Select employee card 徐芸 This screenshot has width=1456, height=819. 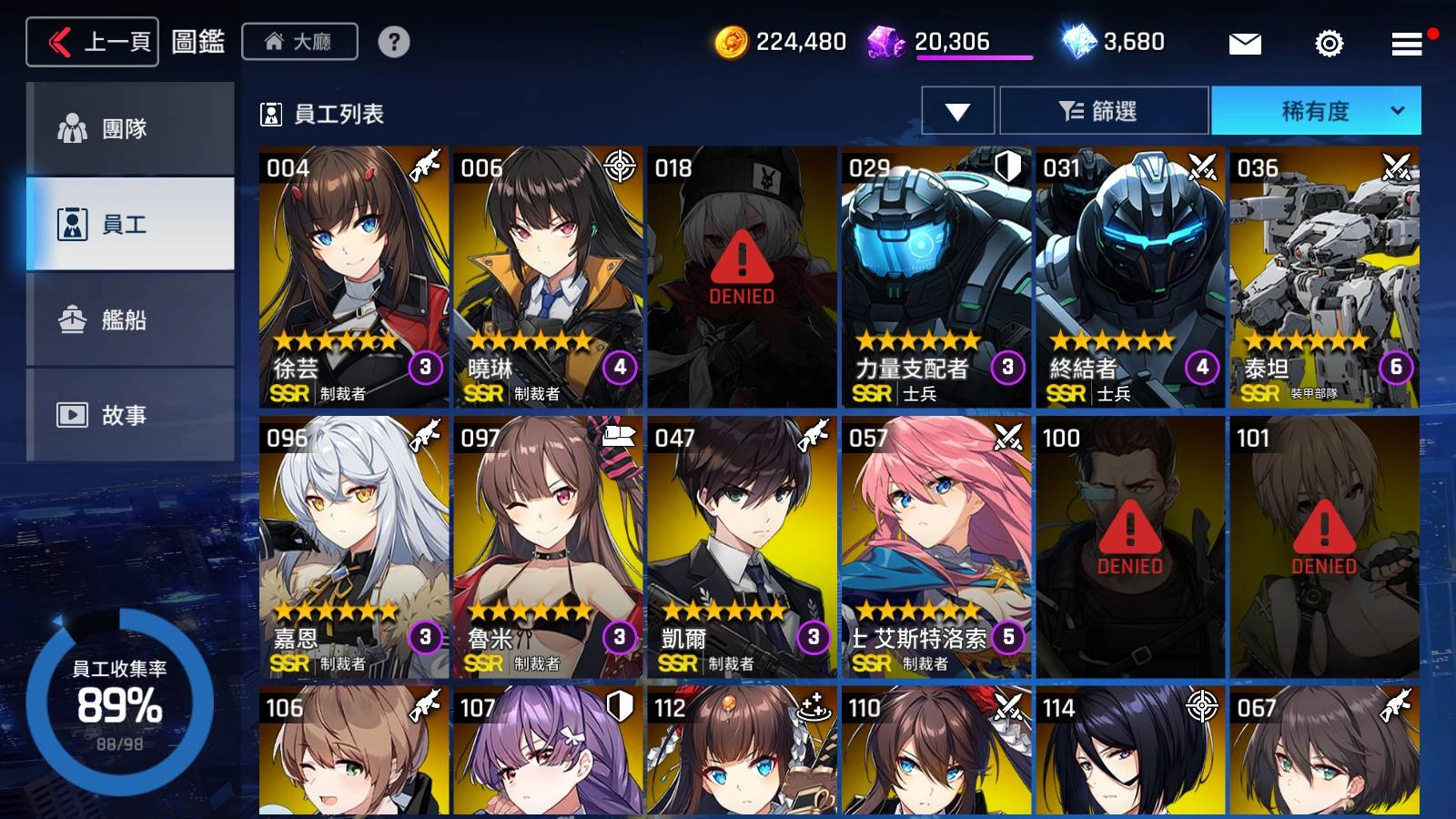(x=353, y=276)
